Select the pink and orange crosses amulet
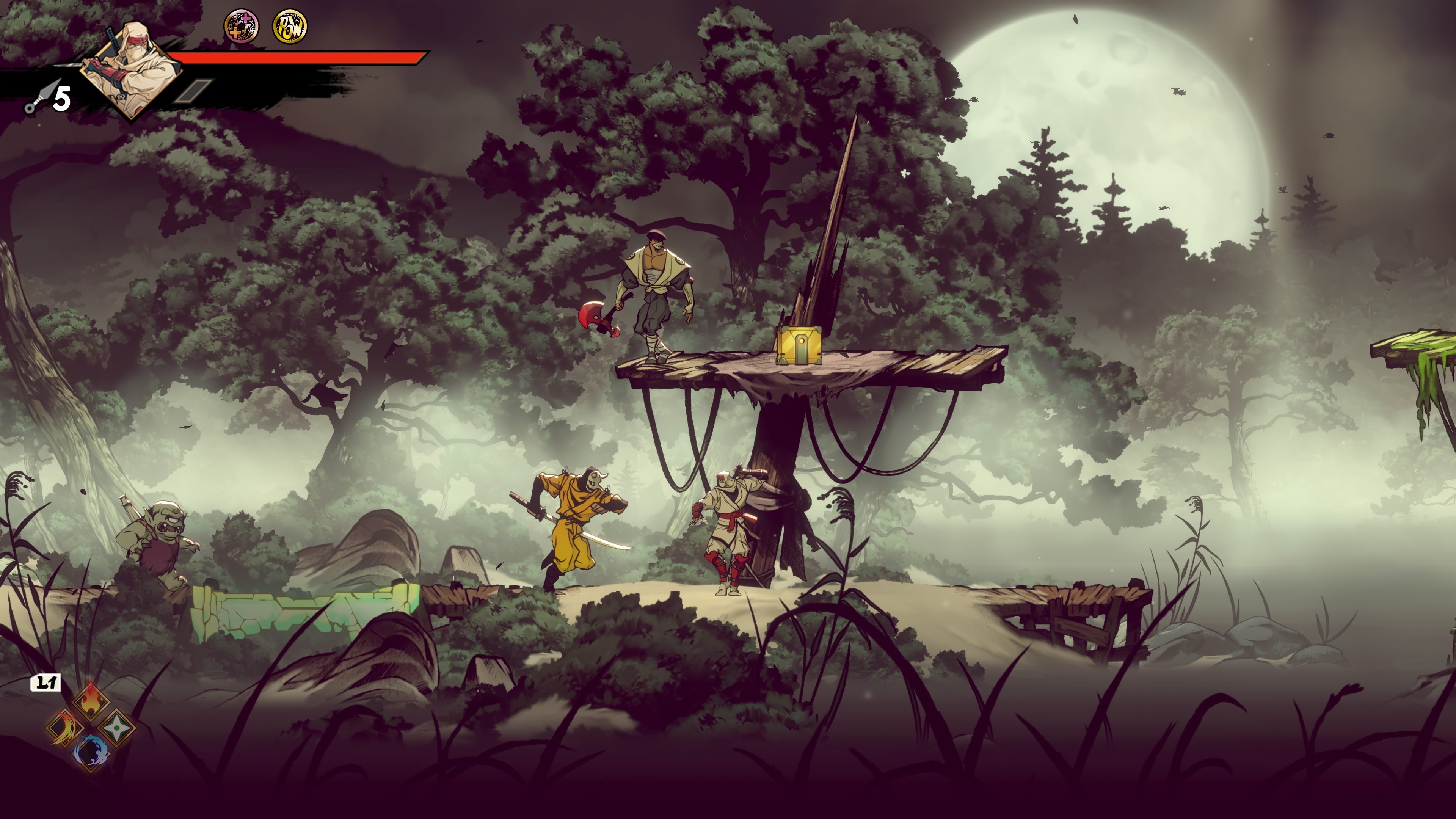 tap(242, 27)
